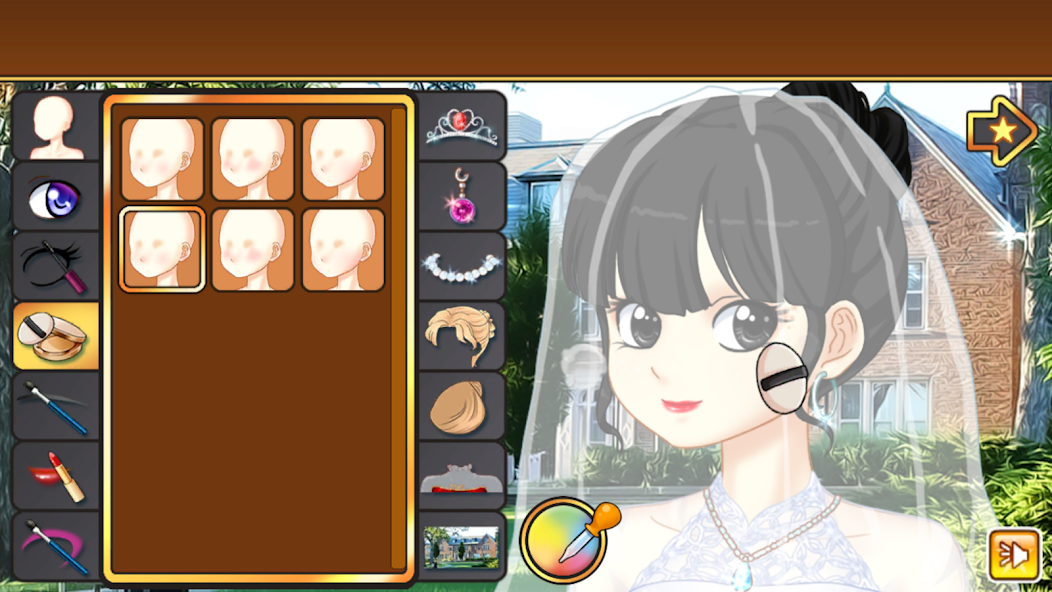The width and height of the screenshot is (1052, 592).
Task: Open the pearl necklace category
Action: pyautogui.click(x=462, y=266)
